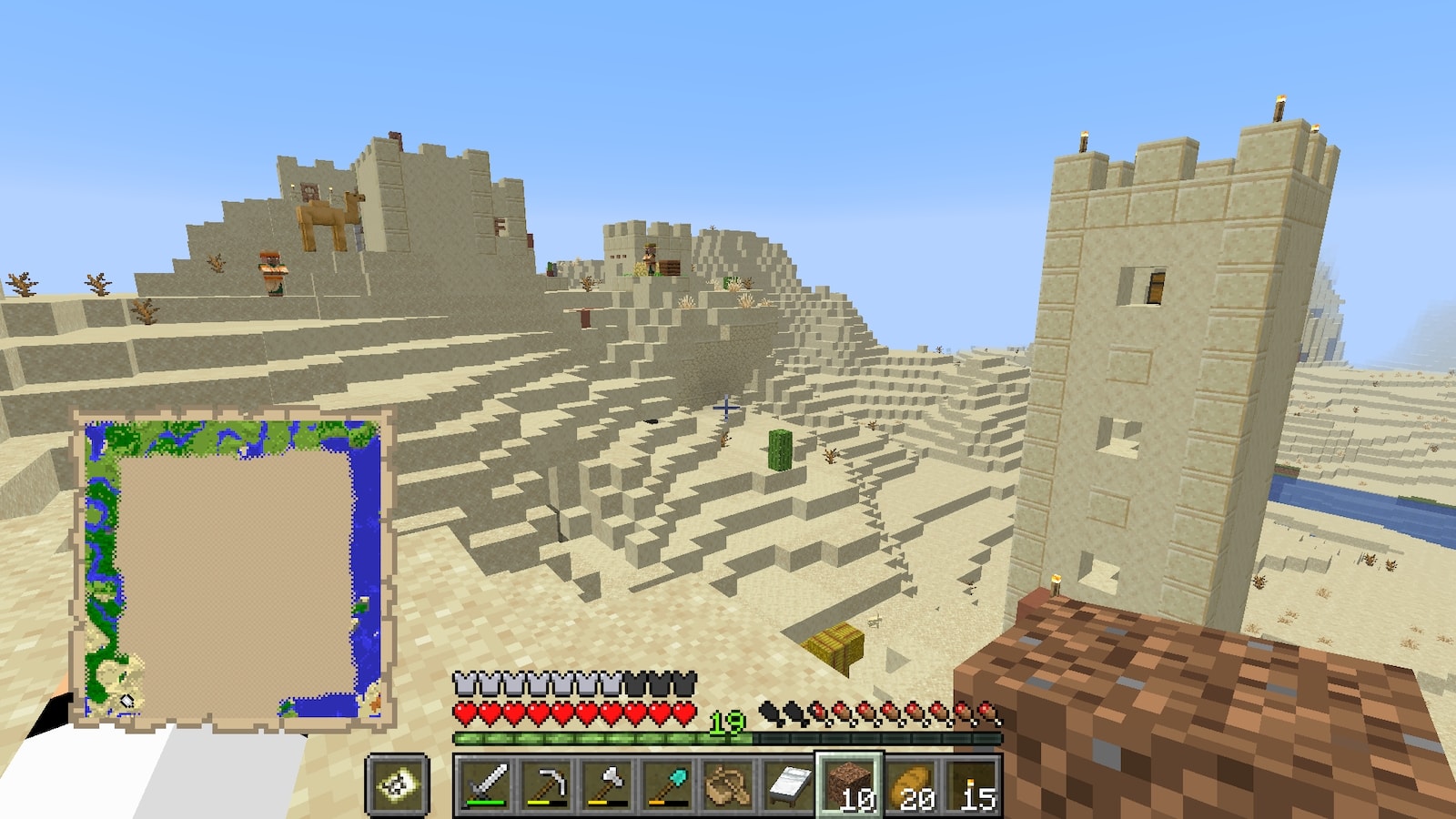Choose the iron axe slot
Image resolution: width=1456 pixels, height=819 pixels.
(607, 784)
